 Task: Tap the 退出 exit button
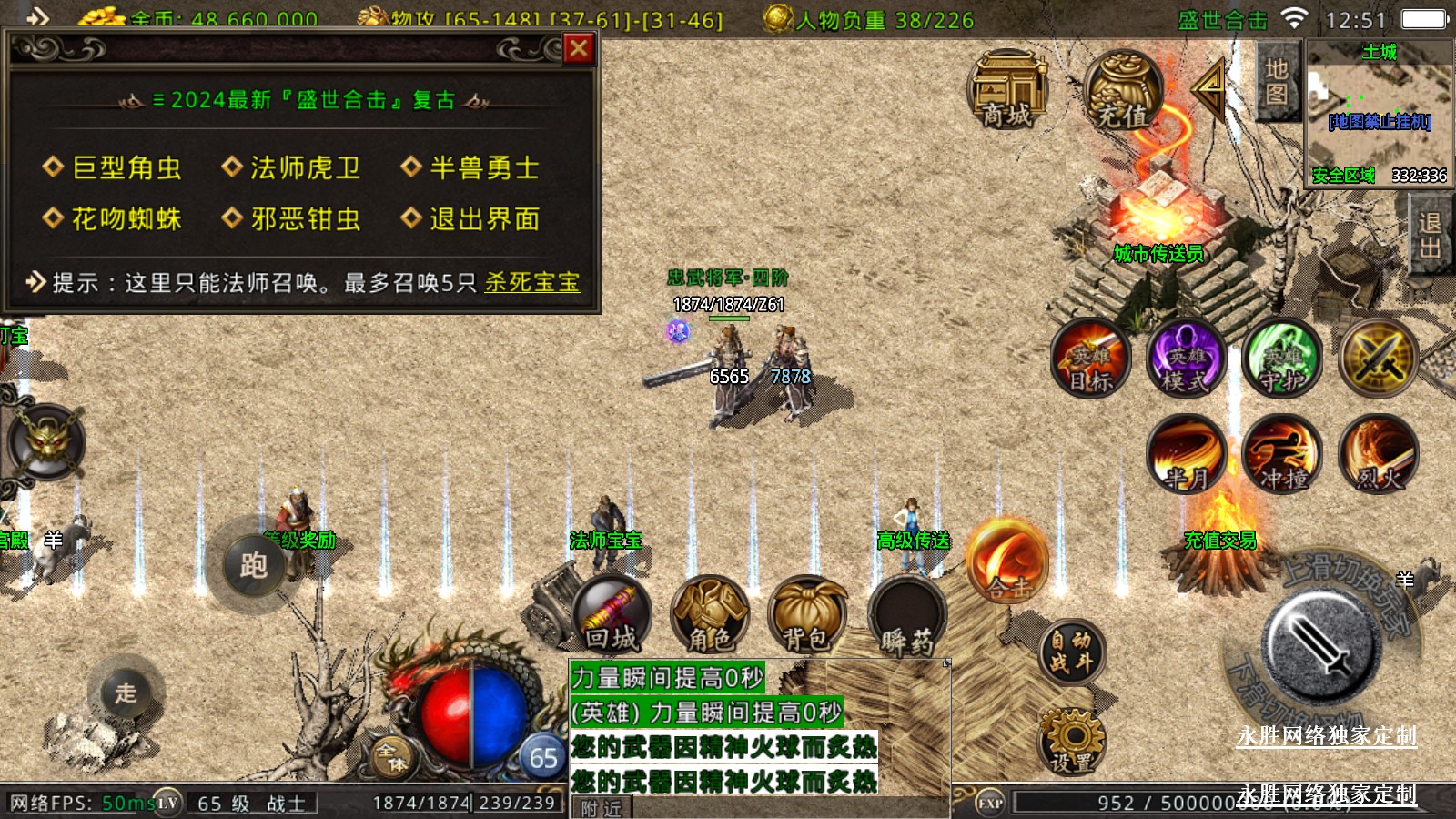[1430, 235]
